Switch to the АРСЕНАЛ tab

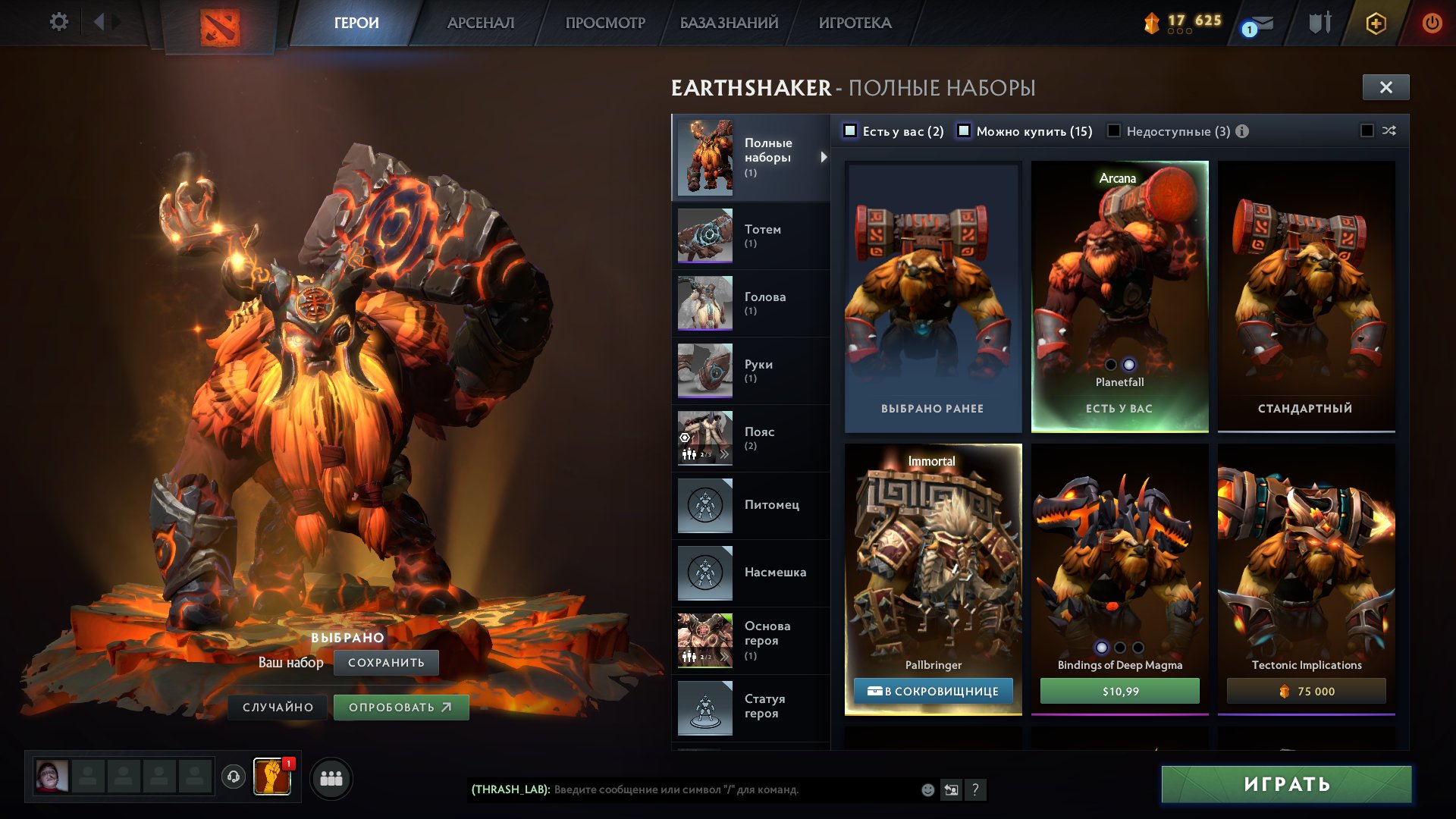482,23
